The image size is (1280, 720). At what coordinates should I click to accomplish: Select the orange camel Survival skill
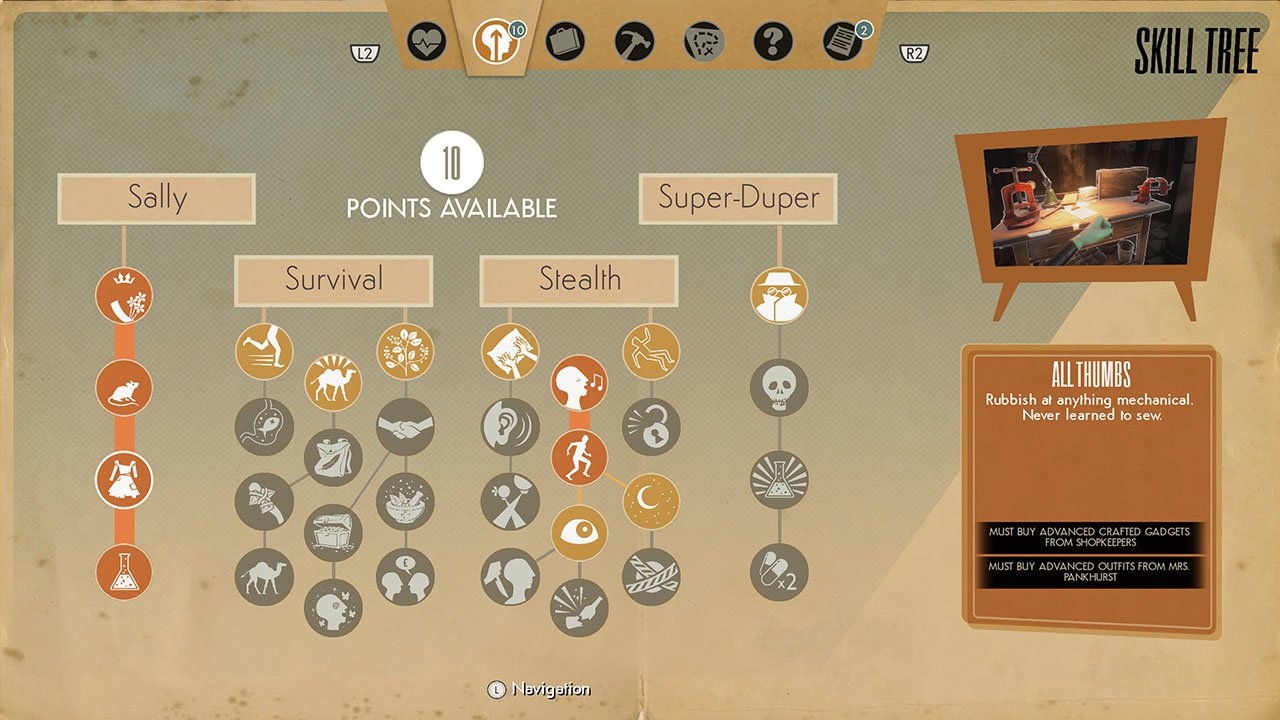333,382
